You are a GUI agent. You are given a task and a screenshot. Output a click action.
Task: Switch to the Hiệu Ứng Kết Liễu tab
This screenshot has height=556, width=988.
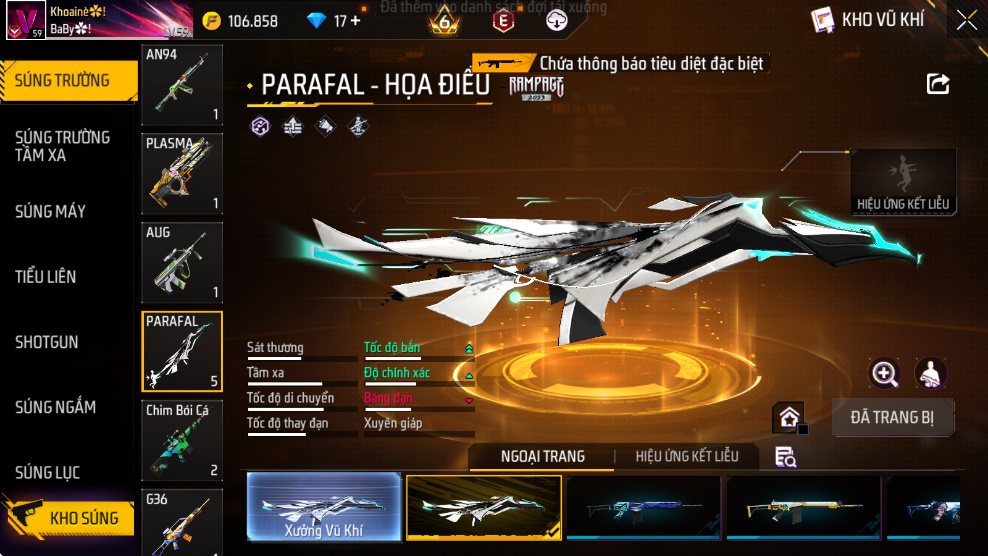pyautogui.click(x=687, y=456)
